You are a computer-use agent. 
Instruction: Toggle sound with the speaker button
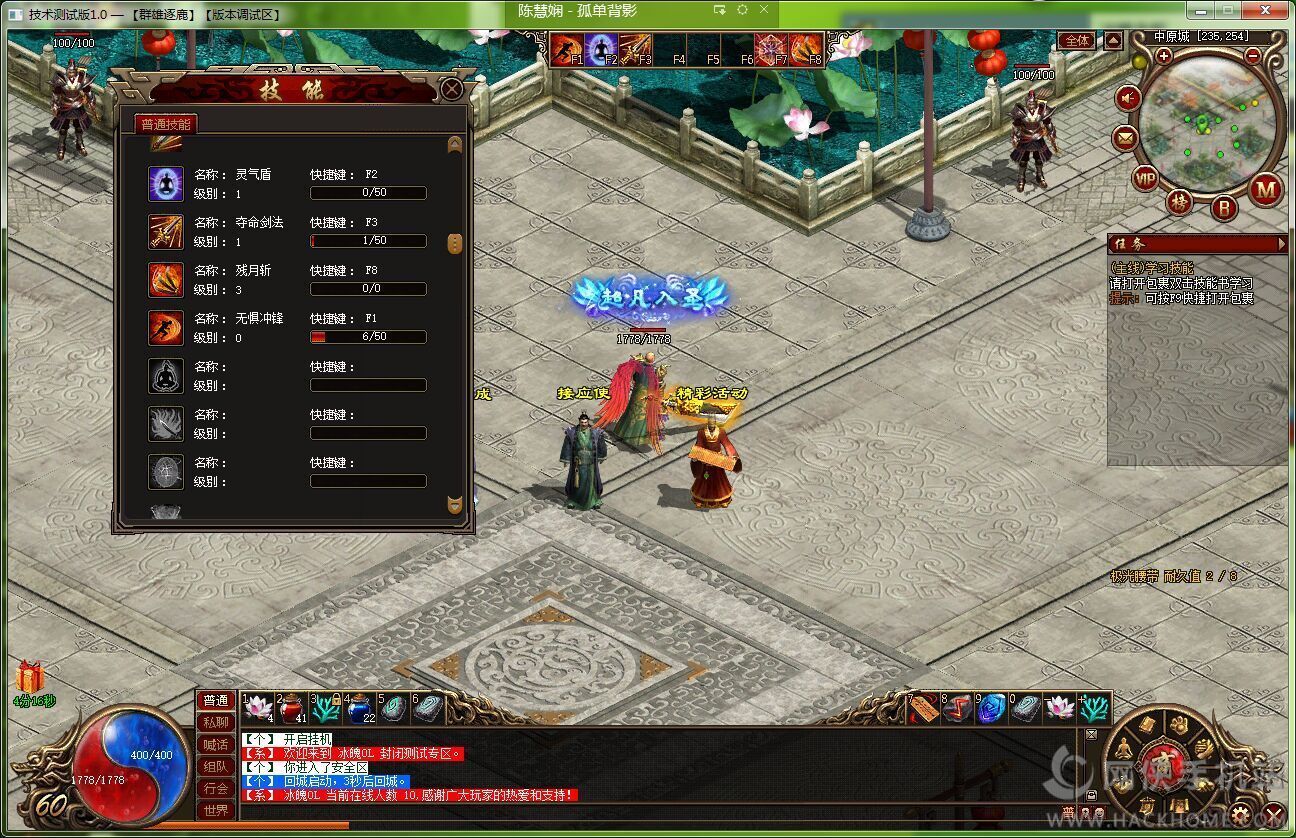click(1129, 98)
